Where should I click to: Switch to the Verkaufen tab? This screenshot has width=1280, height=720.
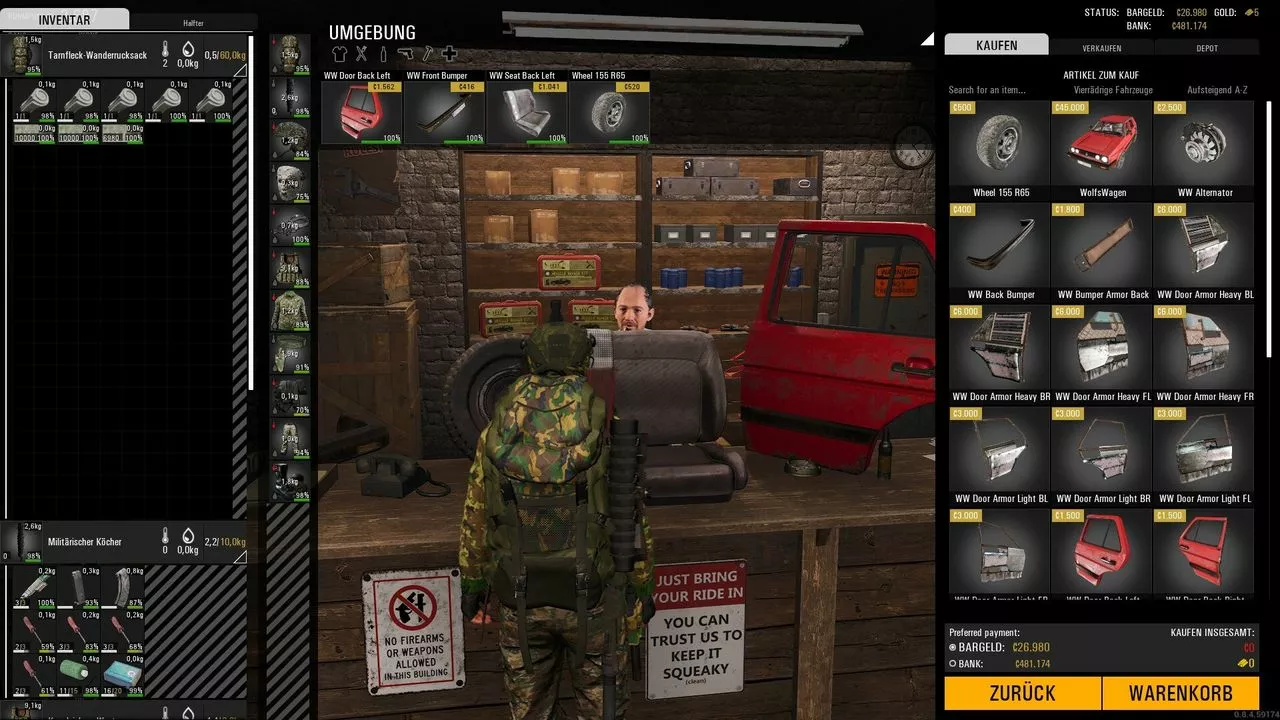1101,47
